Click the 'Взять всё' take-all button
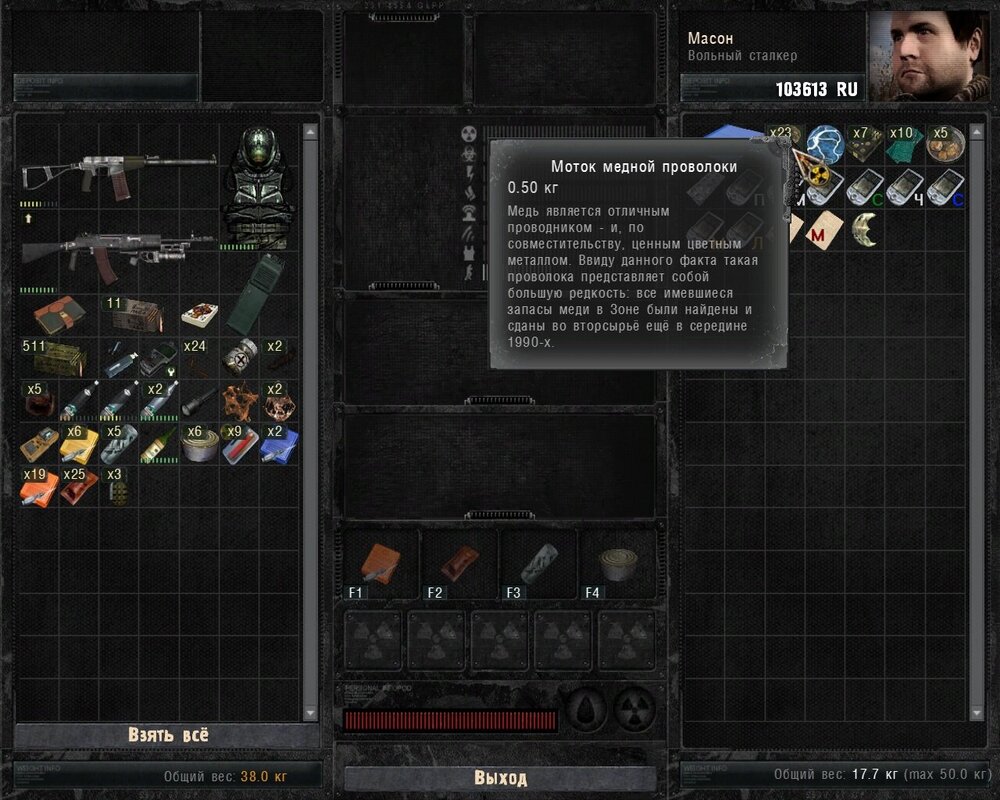 (x=168, y=734)
